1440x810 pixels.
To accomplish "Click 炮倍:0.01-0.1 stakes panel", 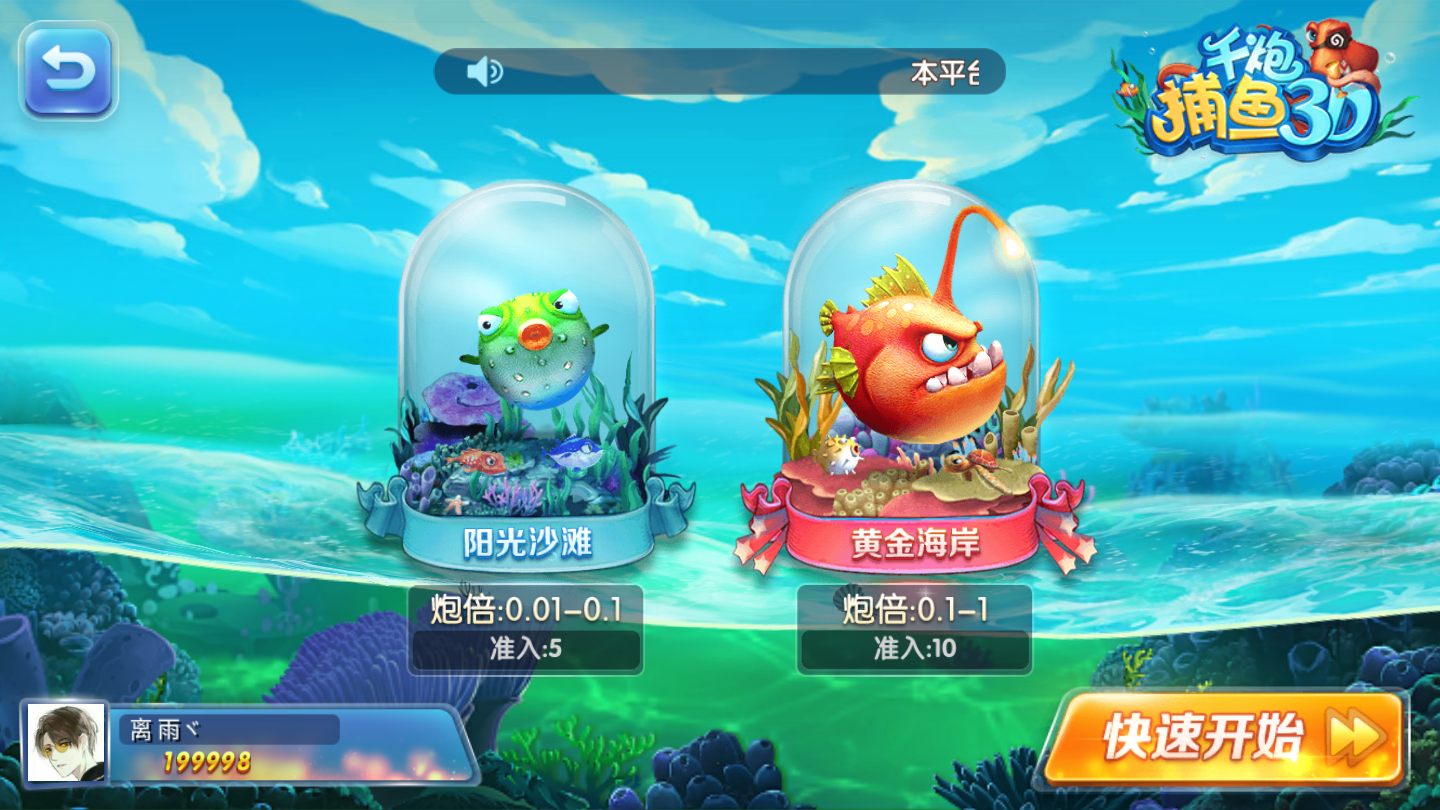I will tap(528, 608).
